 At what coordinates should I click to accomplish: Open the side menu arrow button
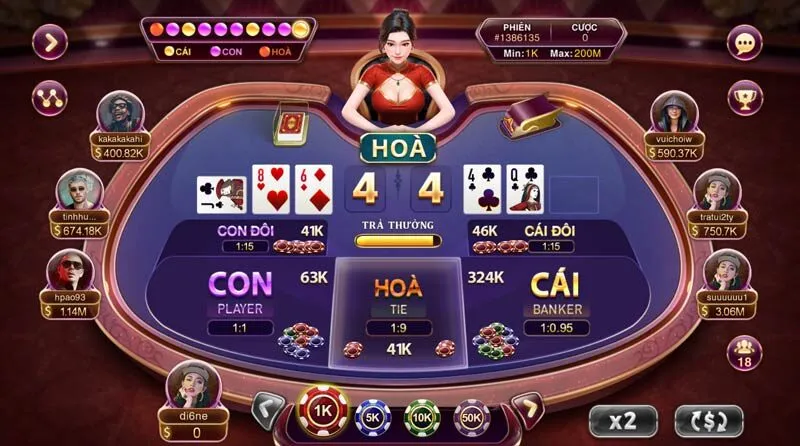click(x=50, y=42)
